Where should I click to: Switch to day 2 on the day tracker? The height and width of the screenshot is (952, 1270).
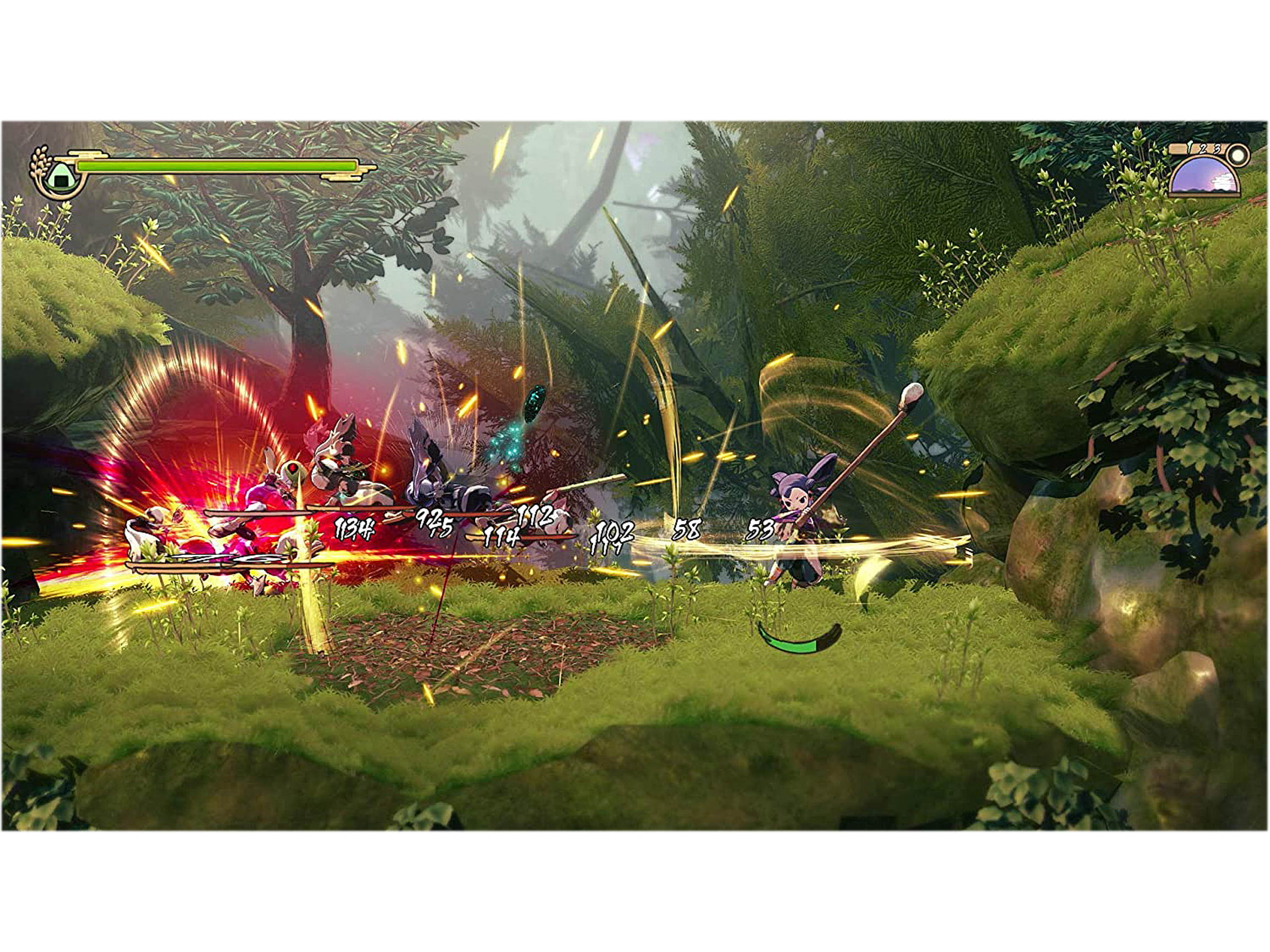(x=1204, y=149)
